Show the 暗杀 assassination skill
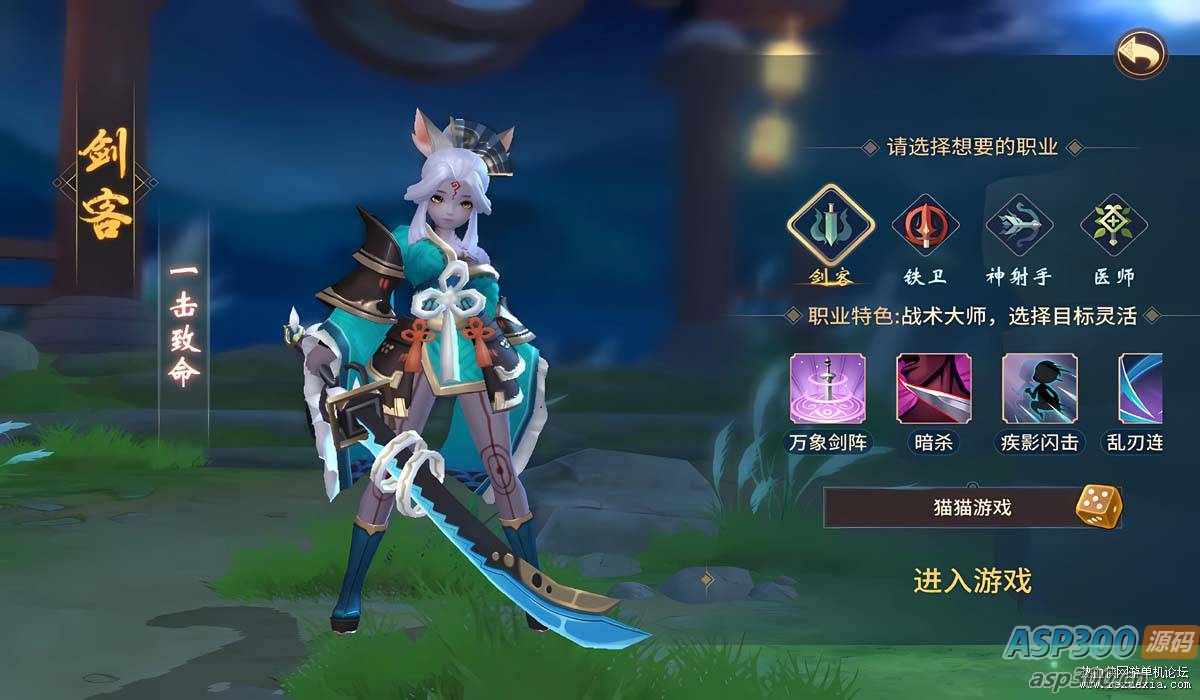The height and width of the screenshot is (700, 1200). [x=933, y=389]
